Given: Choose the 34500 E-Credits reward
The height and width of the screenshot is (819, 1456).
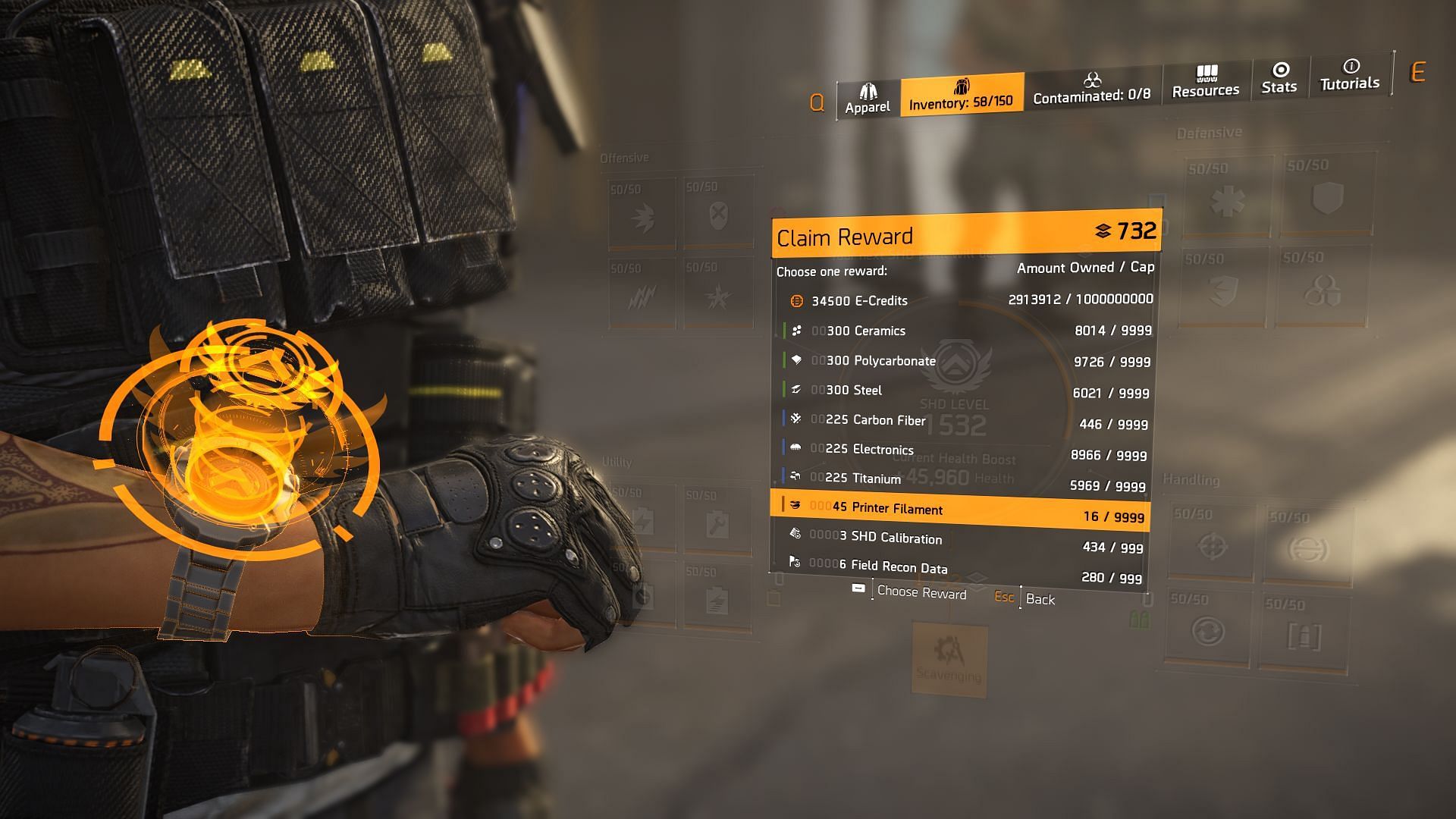Looking at the screenshot, I should 963,300.
